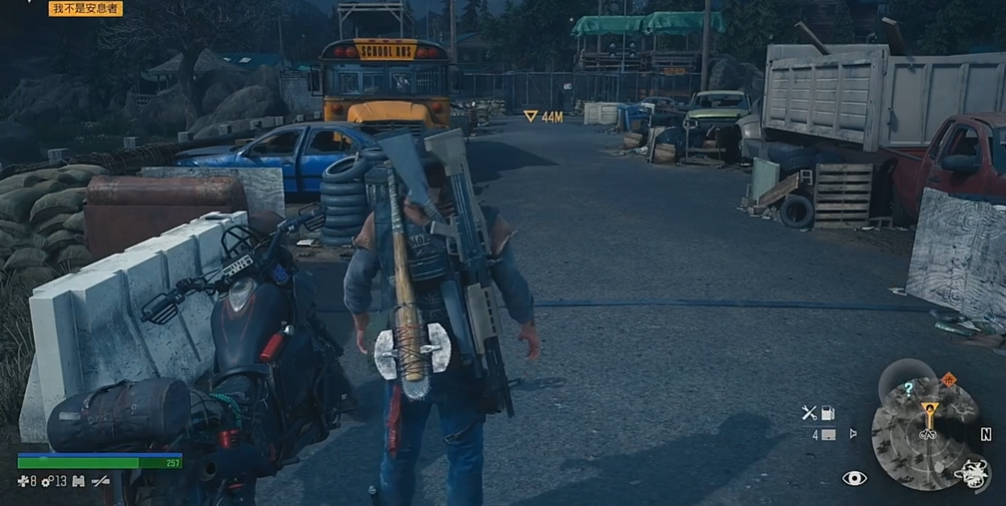Toggle the eye visibility indicator

pos(854,479)
